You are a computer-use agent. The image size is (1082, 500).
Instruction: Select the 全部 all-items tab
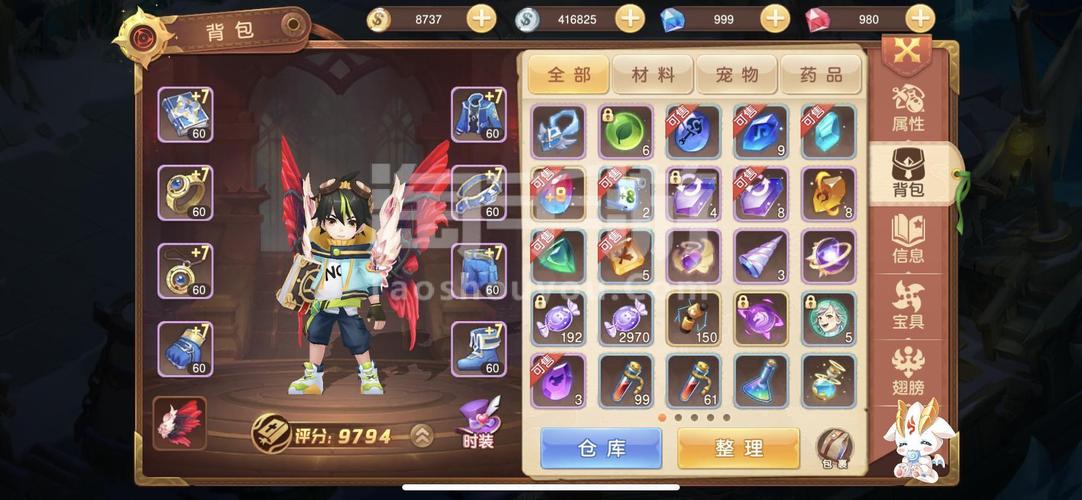[568, 74]
